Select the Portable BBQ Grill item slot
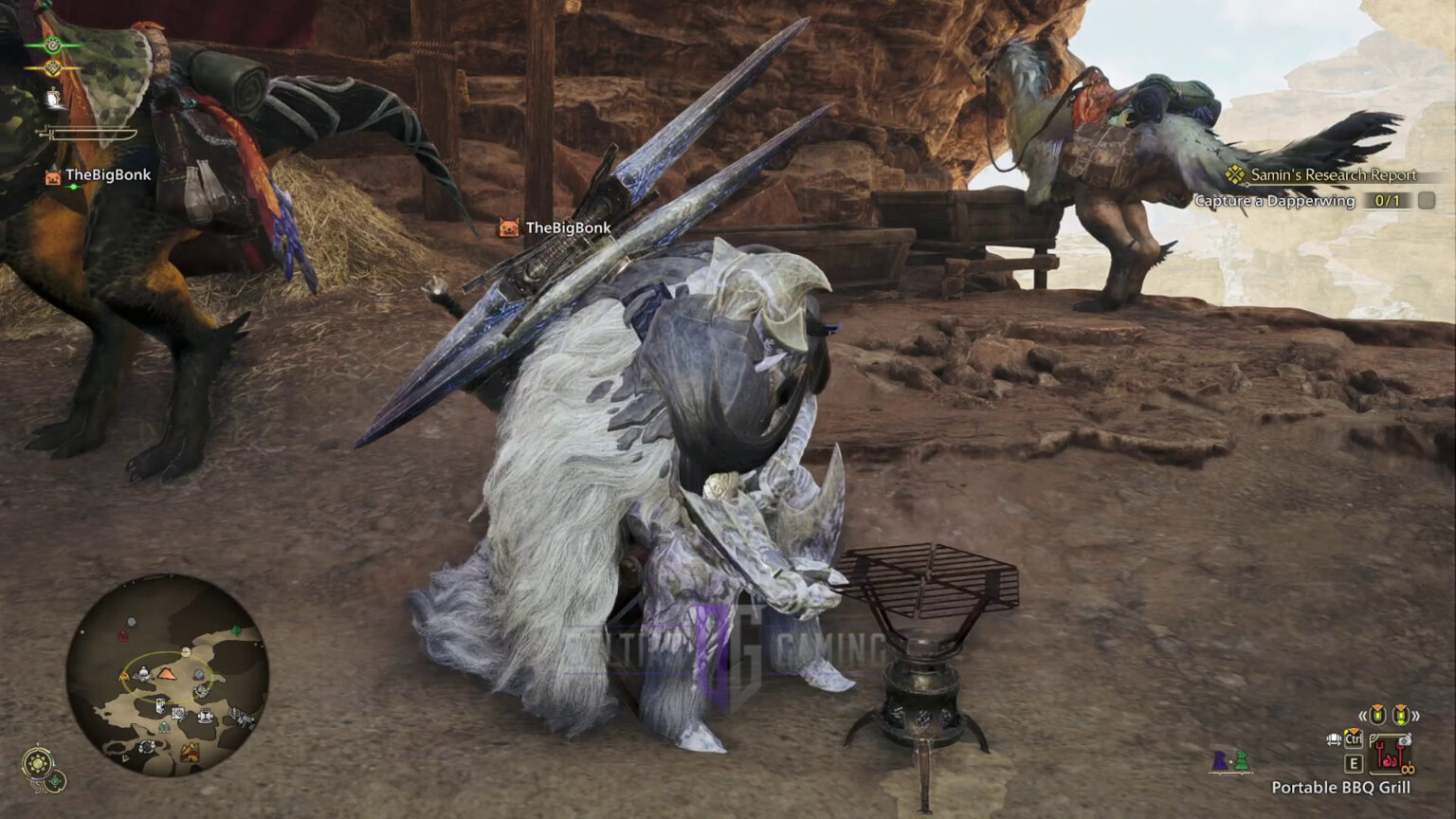 point(1391,755)
